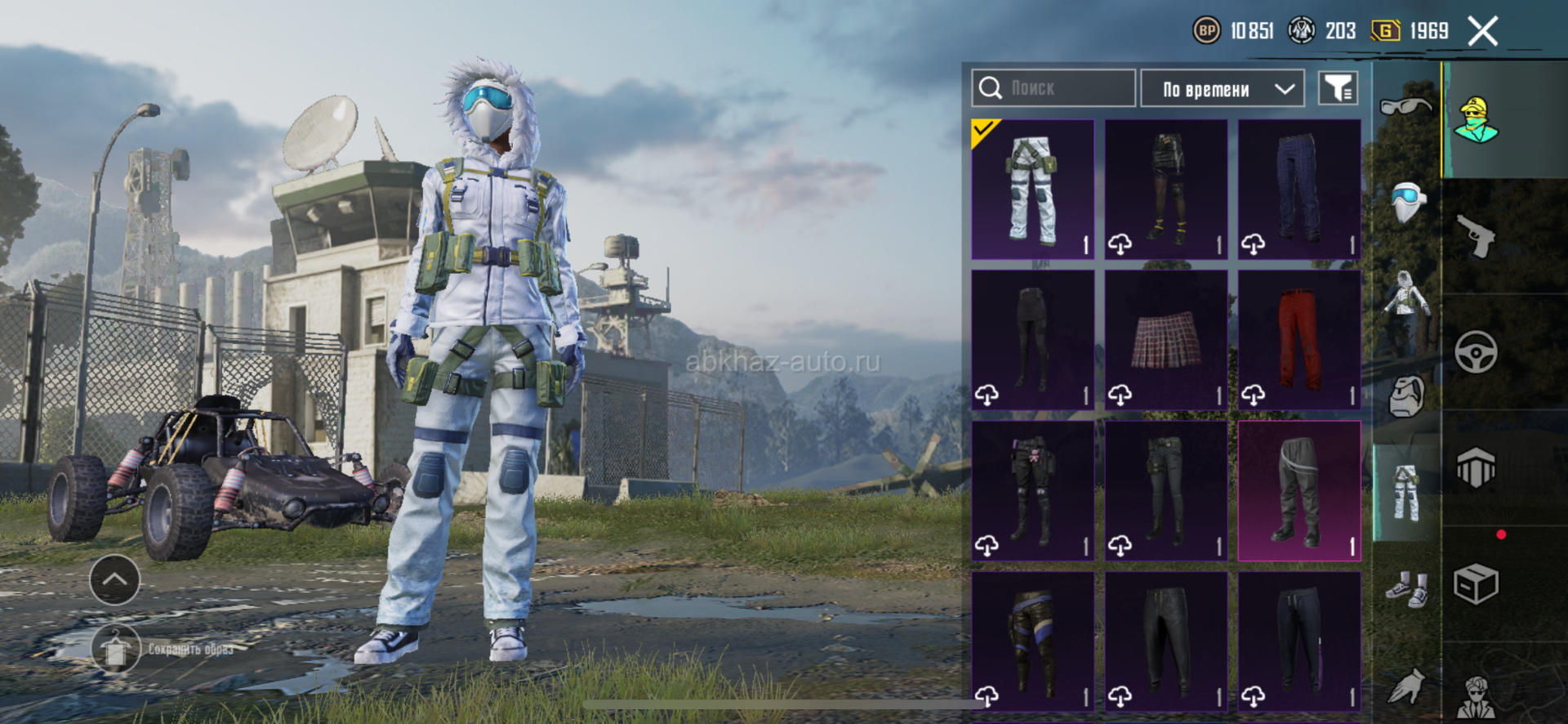
Task: Click the round up-arrow expand button
Action: pyautogui.click(x=114, y=579)
